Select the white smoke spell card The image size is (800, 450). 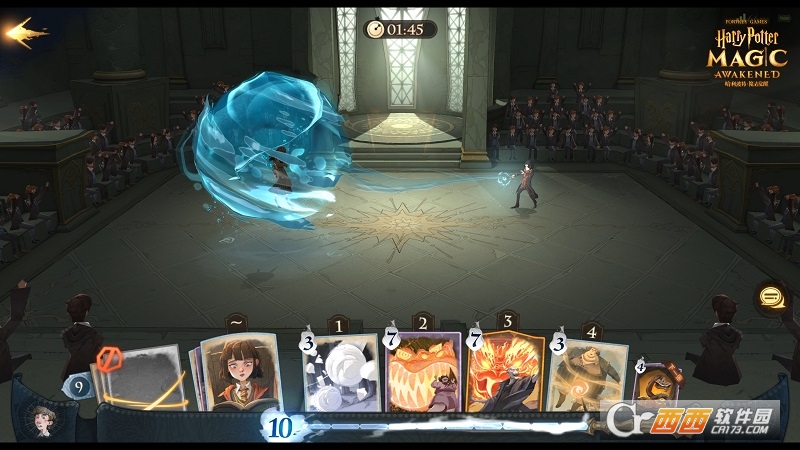click(342, 373)
